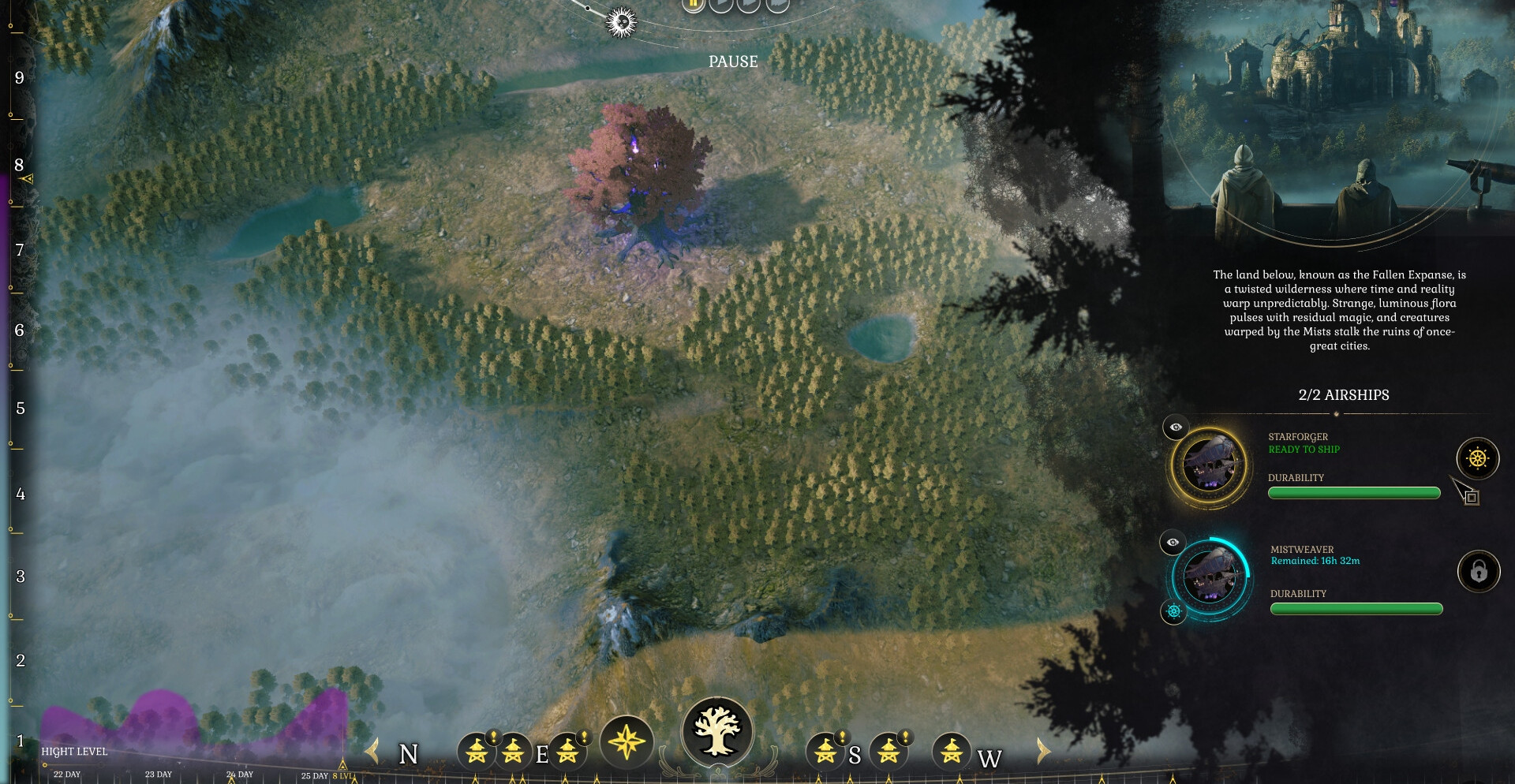Select the camp marker left of W
Viewport: 1515px width, 784px height.
pyautogui.click(x=951, y=751)
